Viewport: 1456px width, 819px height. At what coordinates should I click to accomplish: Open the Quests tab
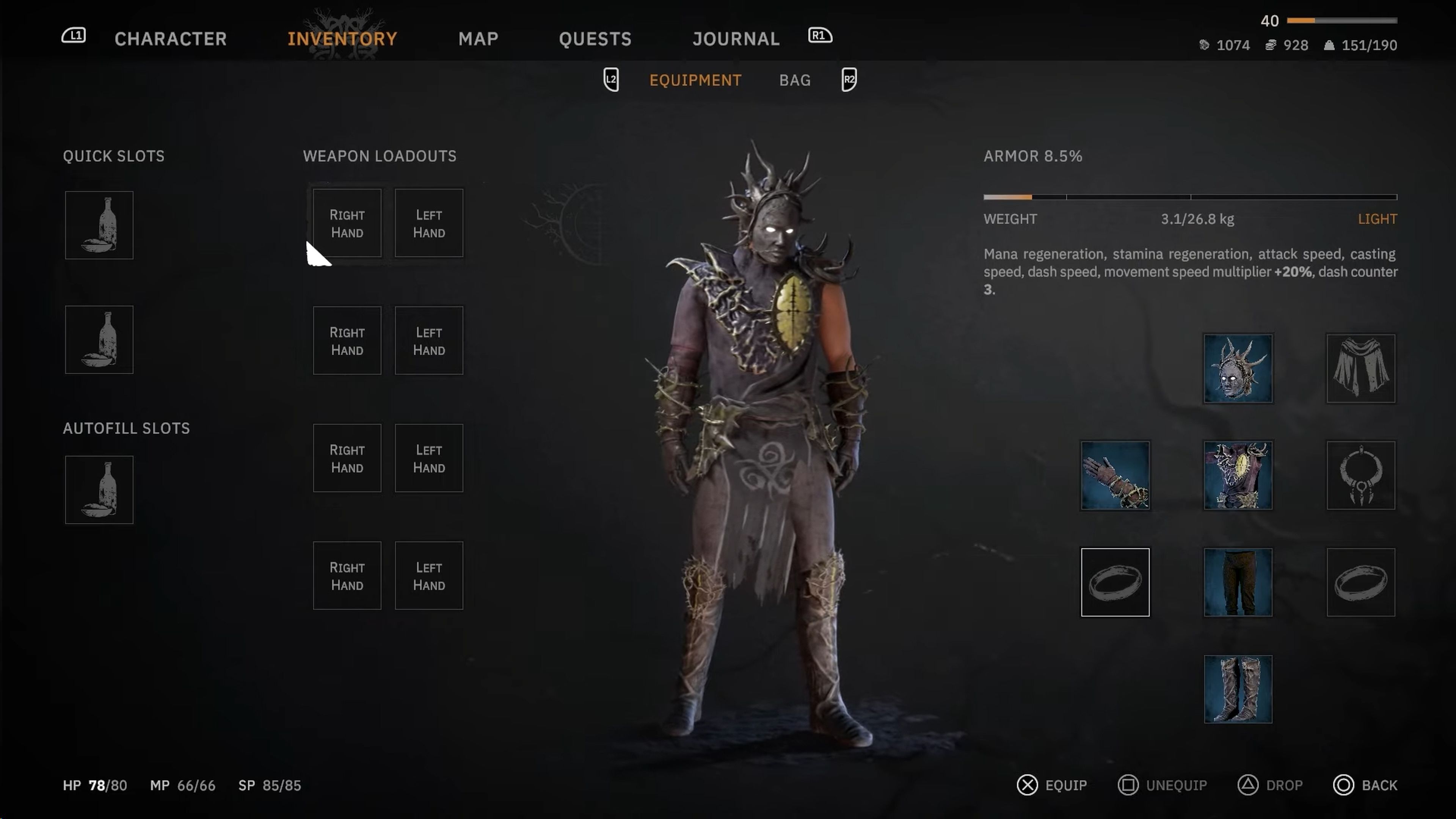[595, 38]
